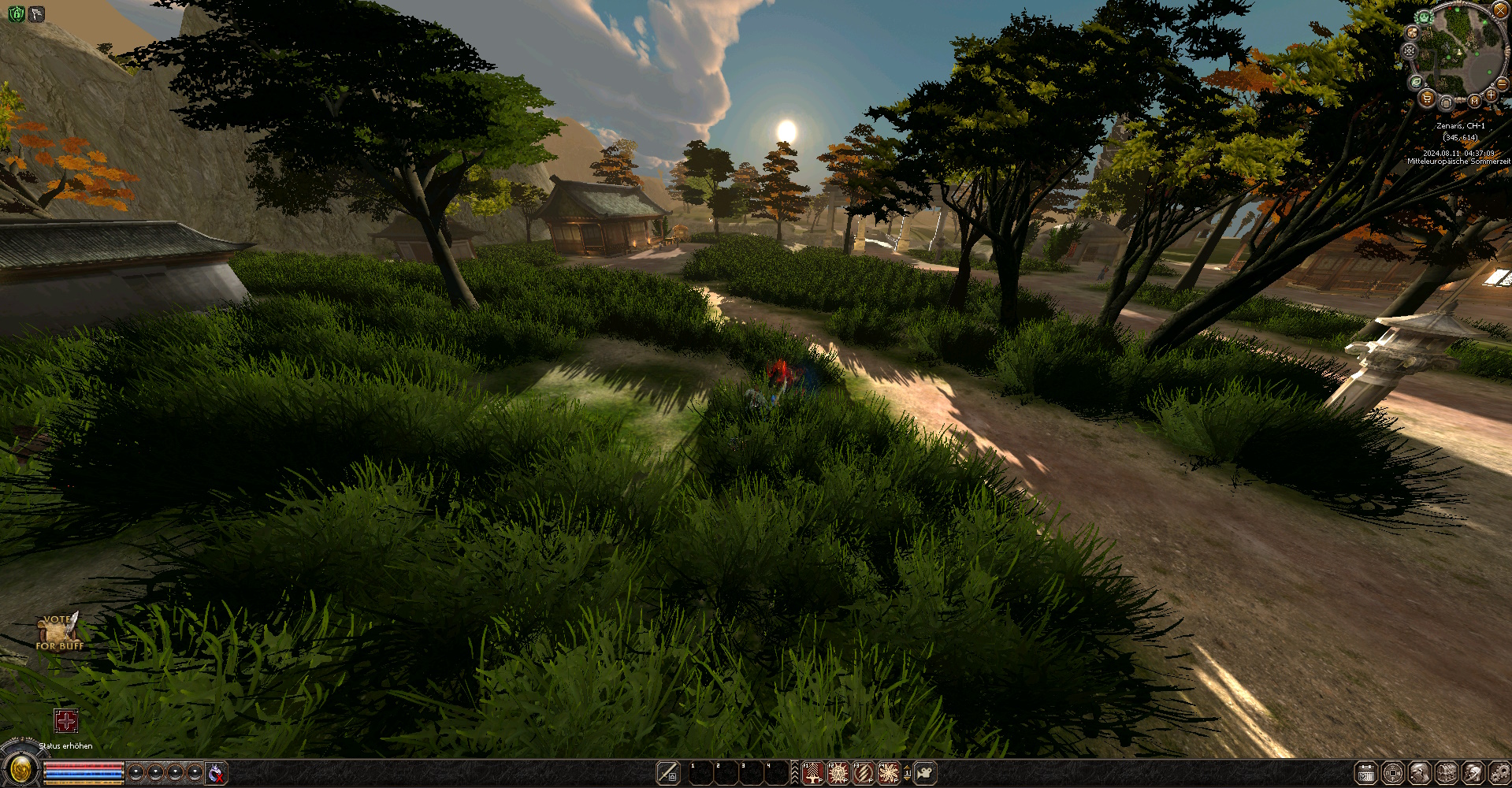The image size is (1512, 788).
Task: Activate the F1 skill slot
Action: coord(812,774)
